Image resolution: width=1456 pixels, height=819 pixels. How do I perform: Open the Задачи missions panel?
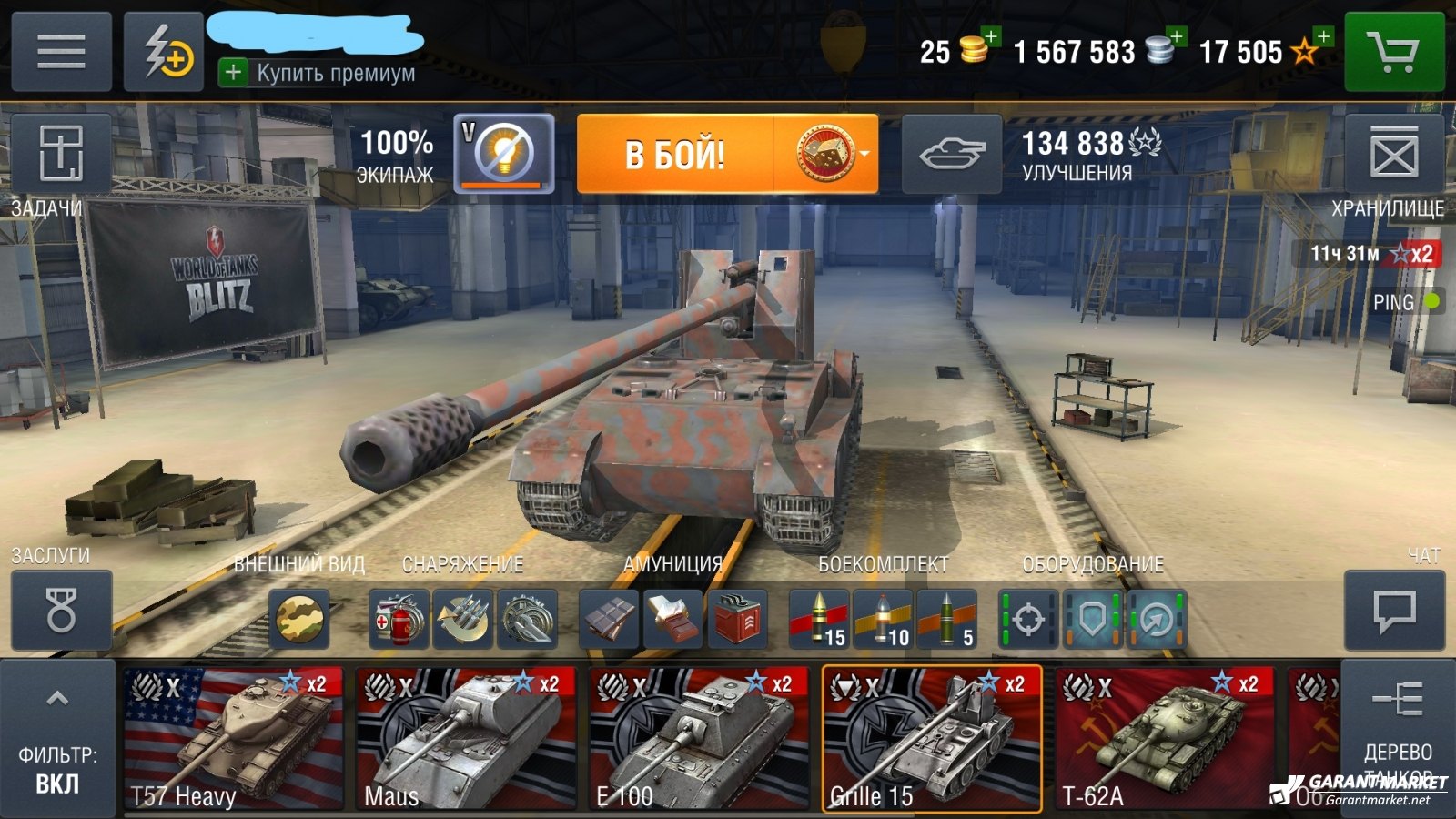pyautogui.click(x=60, y=154)
